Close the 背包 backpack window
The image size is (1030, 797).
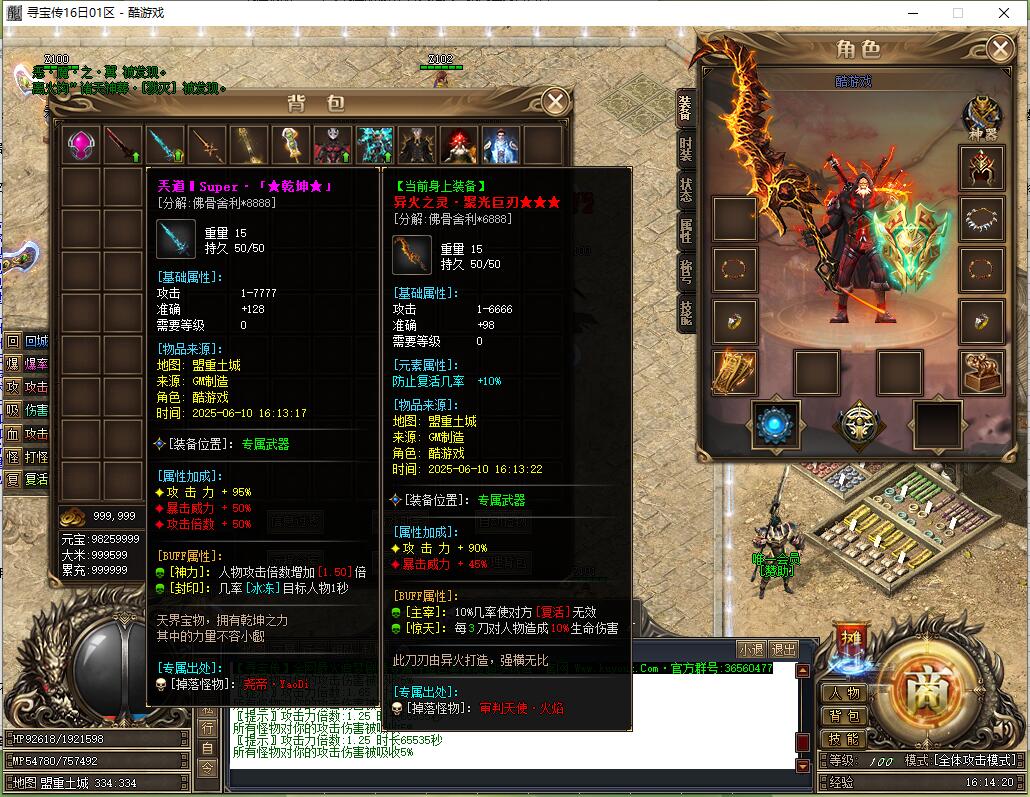[555, 102]
